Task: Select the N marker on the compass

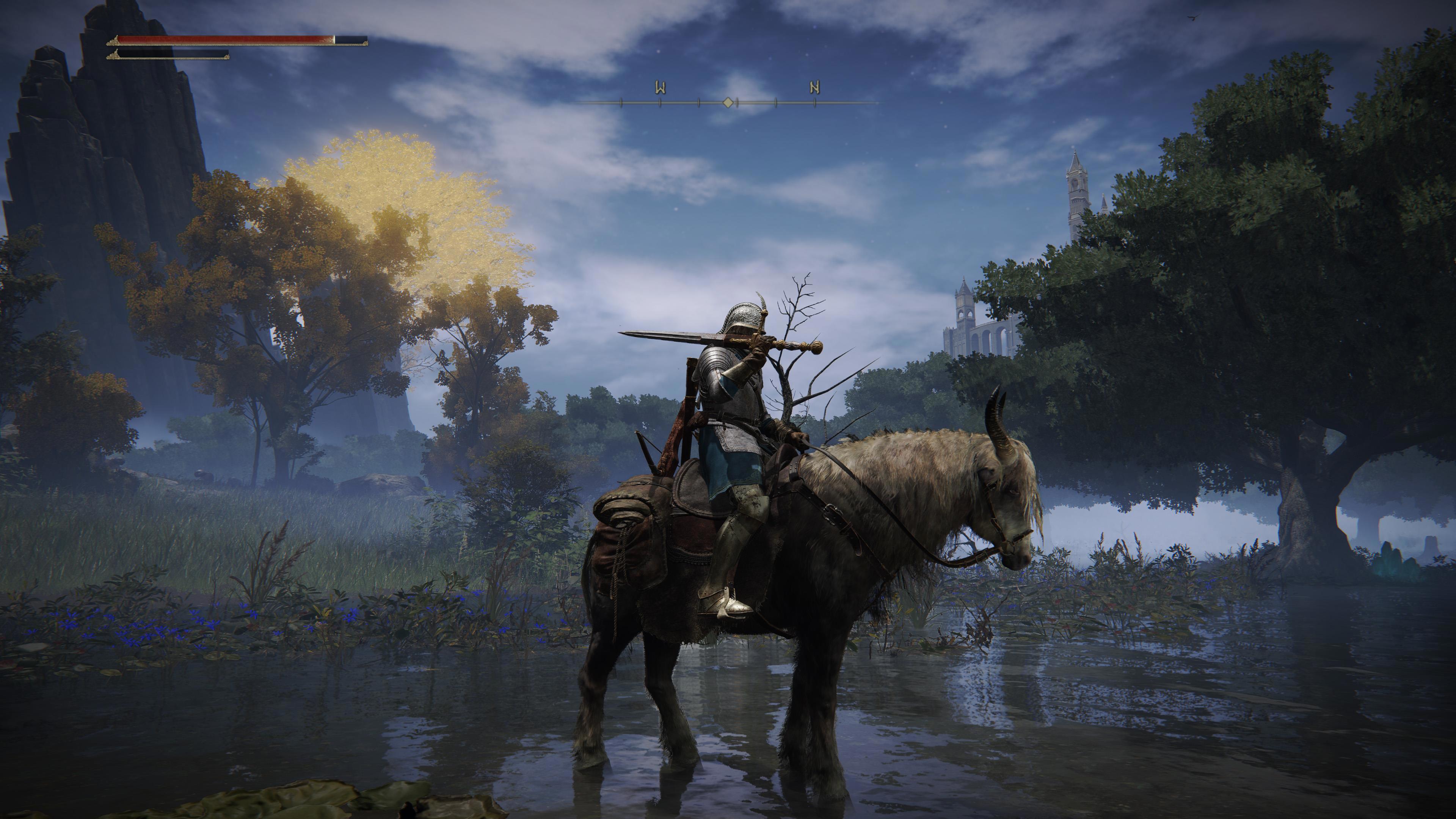Action: [814, 88]
